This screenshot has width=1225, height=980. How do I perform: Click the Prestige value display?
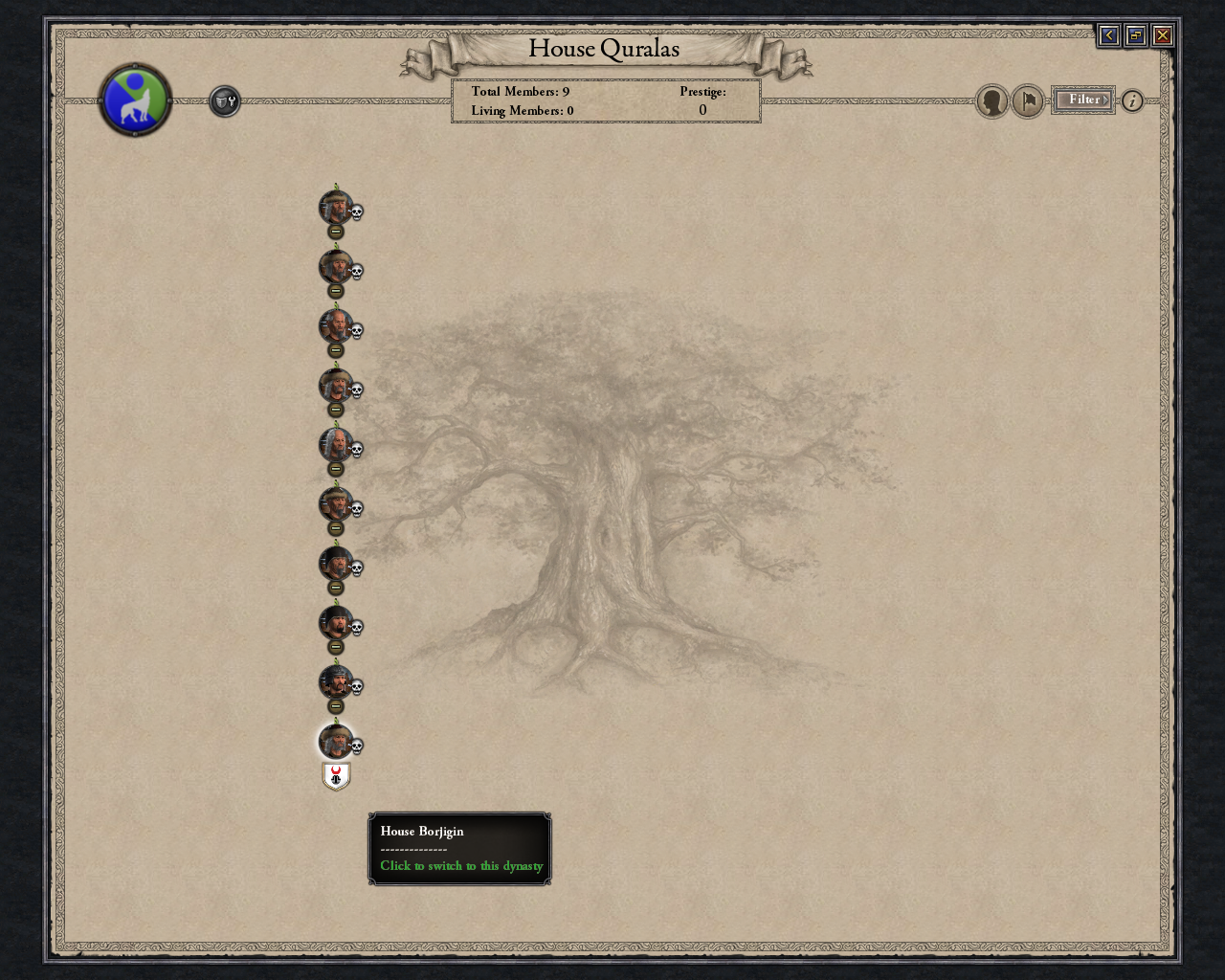coord(702,110)
